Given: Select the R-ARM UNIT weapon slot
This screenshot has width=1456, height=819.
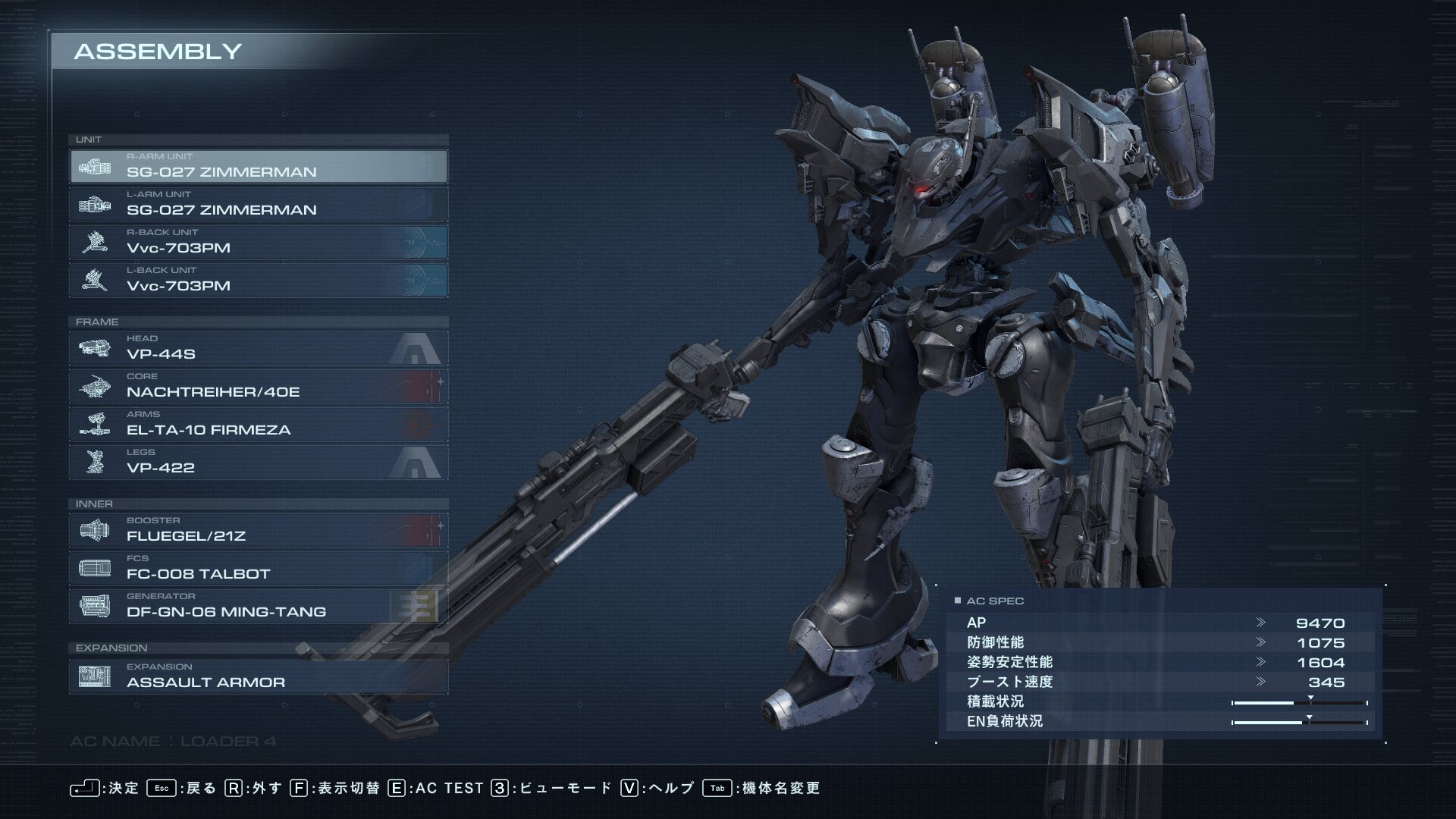Looking at the screenshot, I should [x=258, y=166].
